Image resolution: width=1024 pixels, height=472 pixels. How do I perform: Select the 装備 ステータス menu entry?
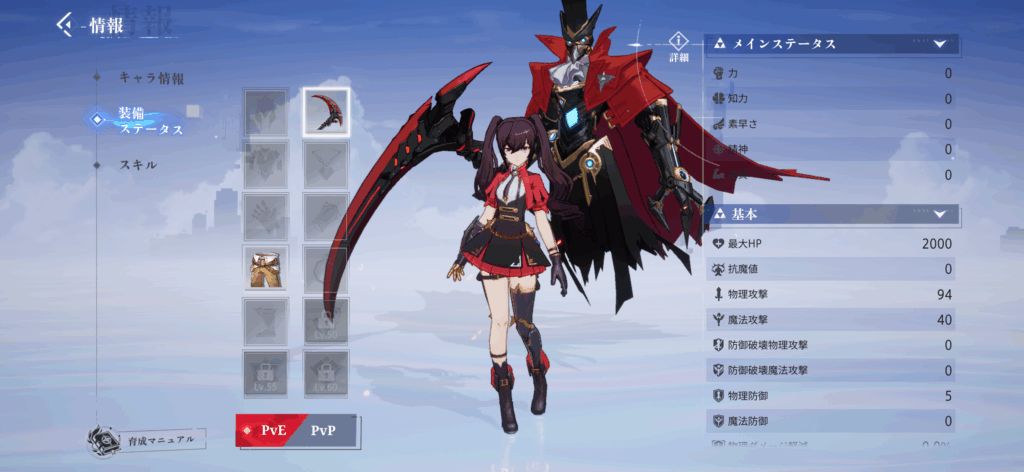pyautogui.click(x=150, y=120)
